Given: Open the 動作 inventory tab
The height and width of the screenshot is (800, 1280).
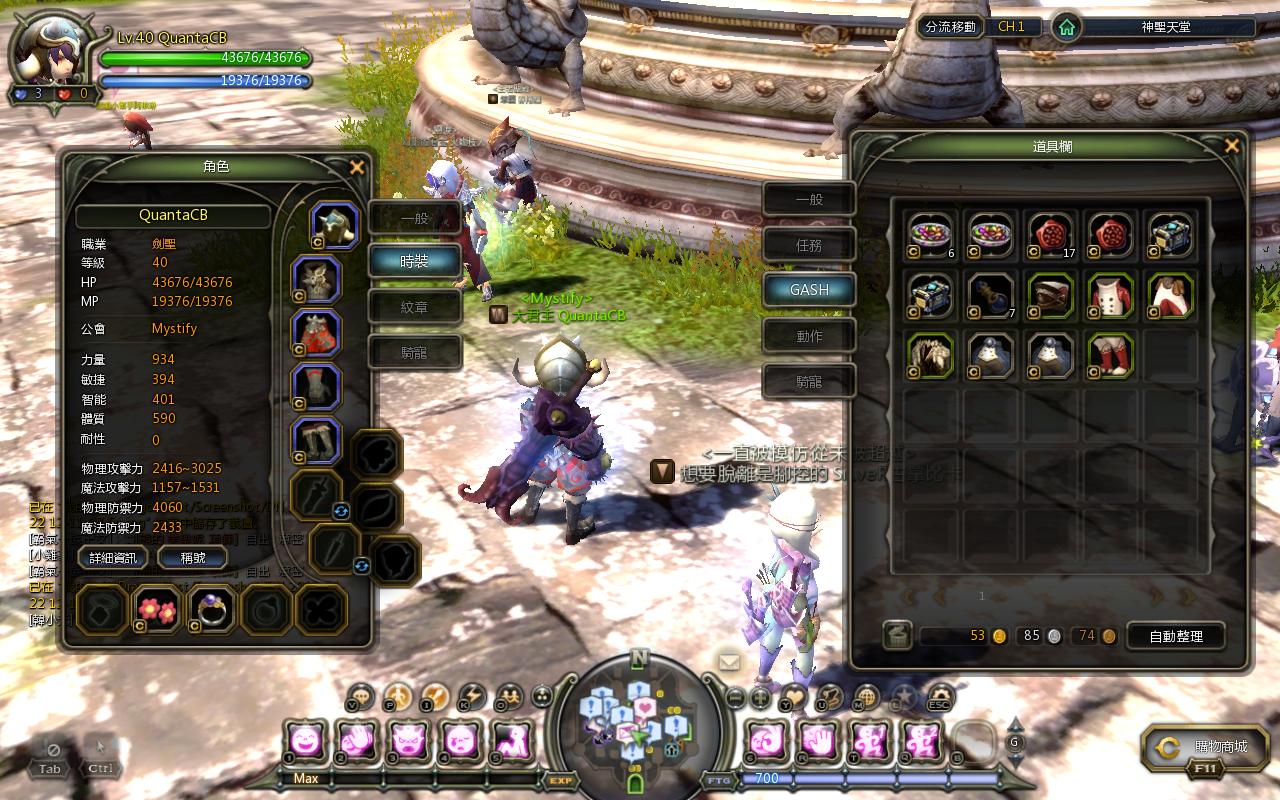Looking at the screenshot, I should 809,336.
